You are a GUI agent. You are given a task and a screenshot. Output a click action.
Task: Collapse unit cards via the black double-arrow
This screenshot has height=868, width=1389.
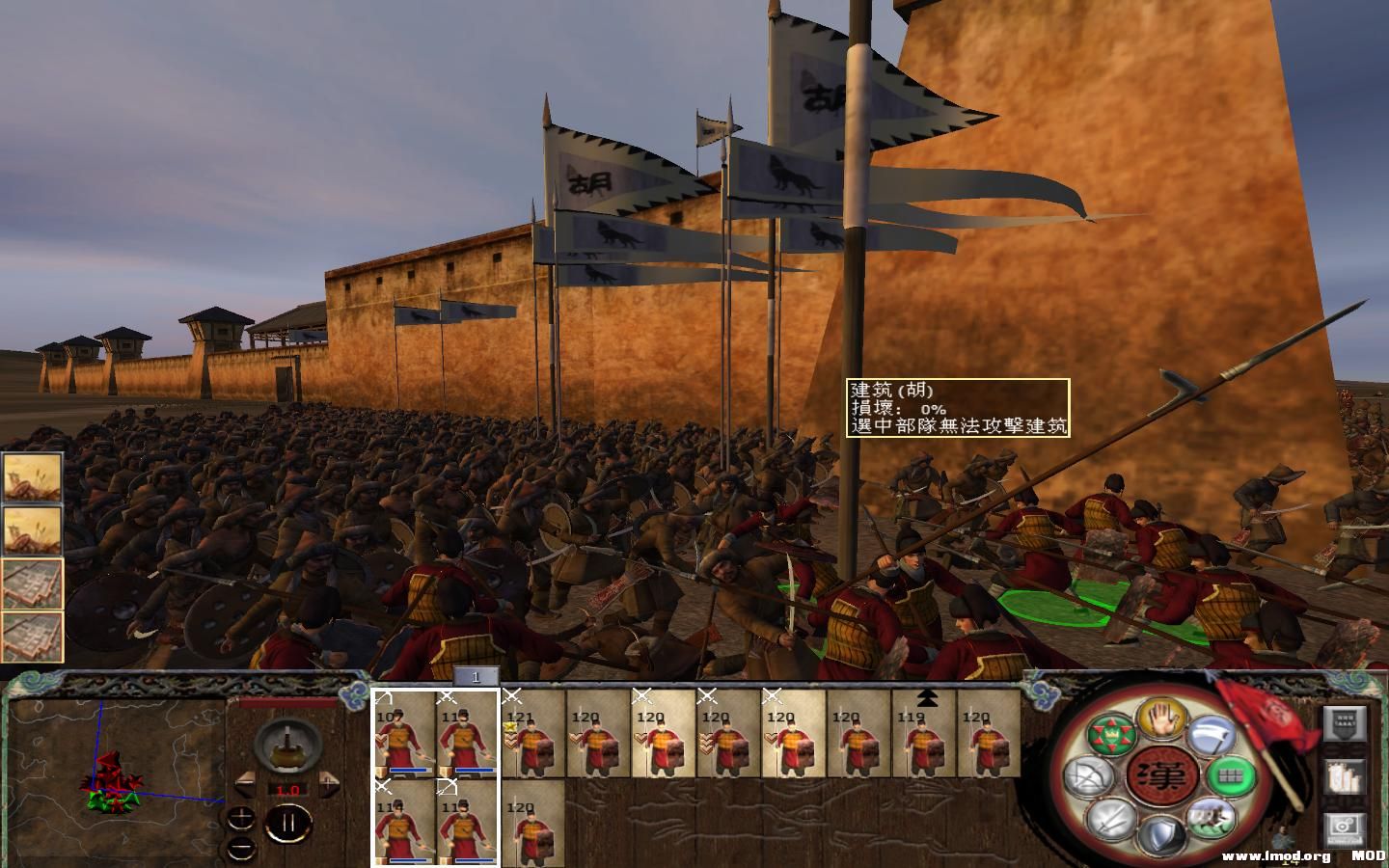click(927, 697)
